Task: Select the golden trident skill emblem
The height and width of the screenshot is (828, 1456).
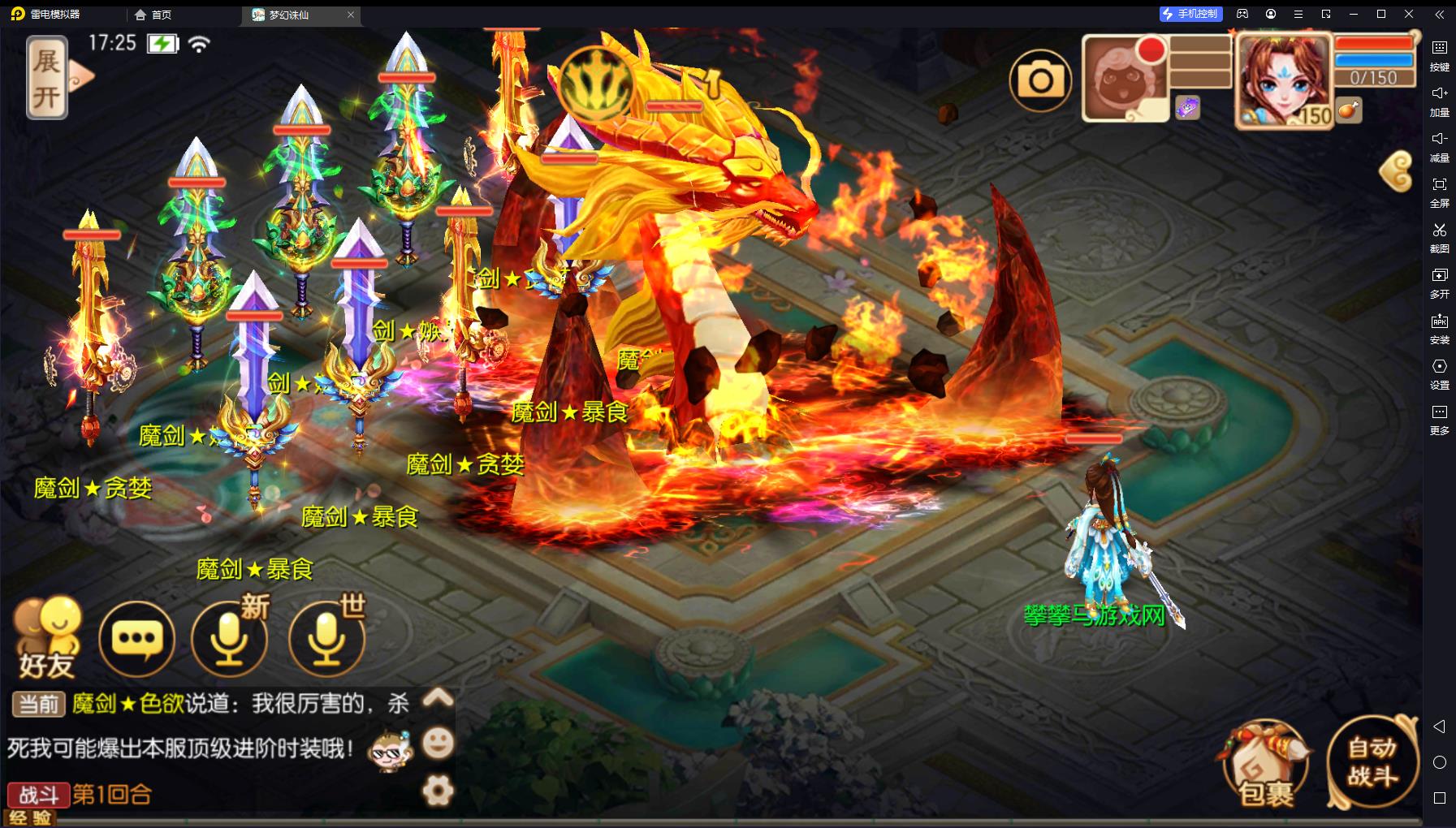Action: 597,82
